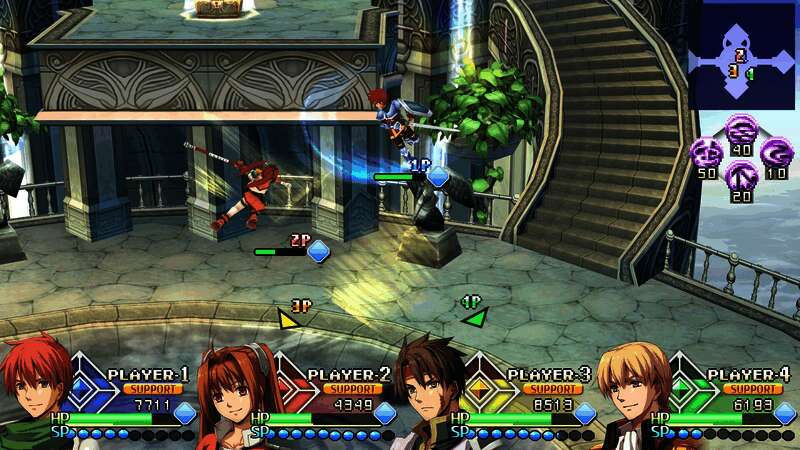This screenshot has height=450, width=800.
Task: Select the bottom skill orb costing 20
Action: pos(741,176)
